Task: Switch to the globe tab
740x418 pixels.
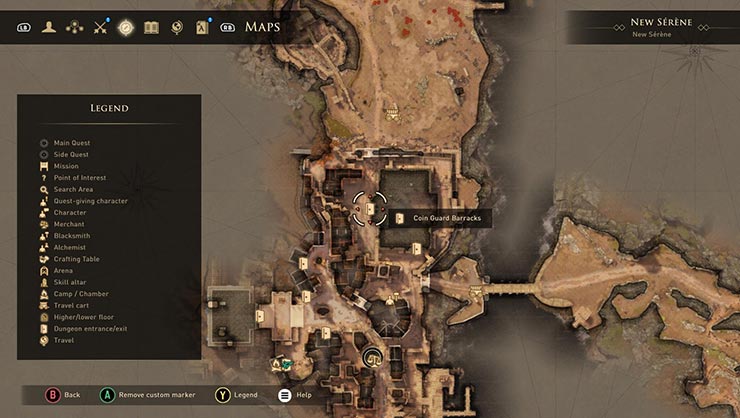Action: (x=177, y=27)
